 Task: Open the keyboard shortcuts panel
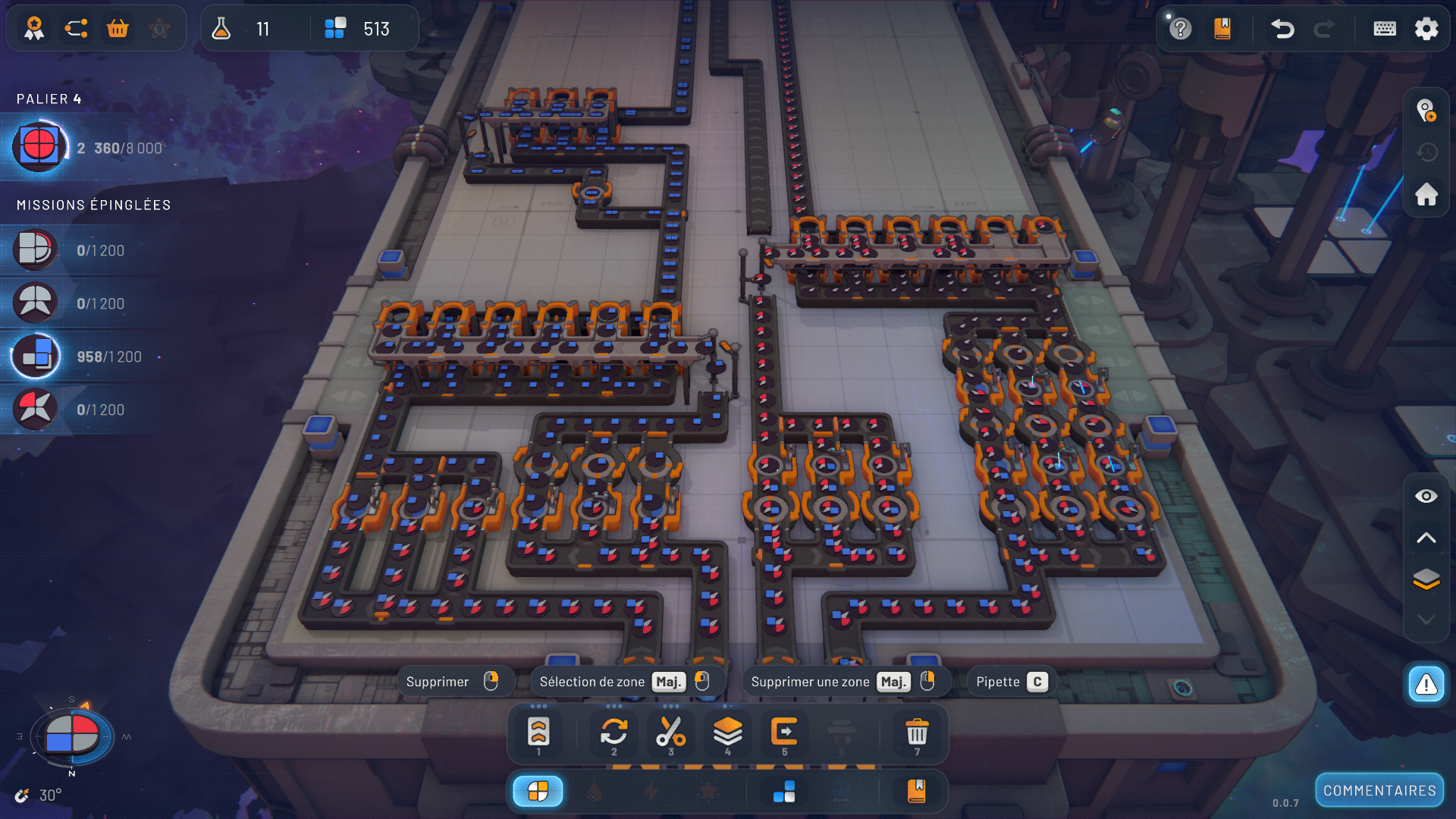1385,29
